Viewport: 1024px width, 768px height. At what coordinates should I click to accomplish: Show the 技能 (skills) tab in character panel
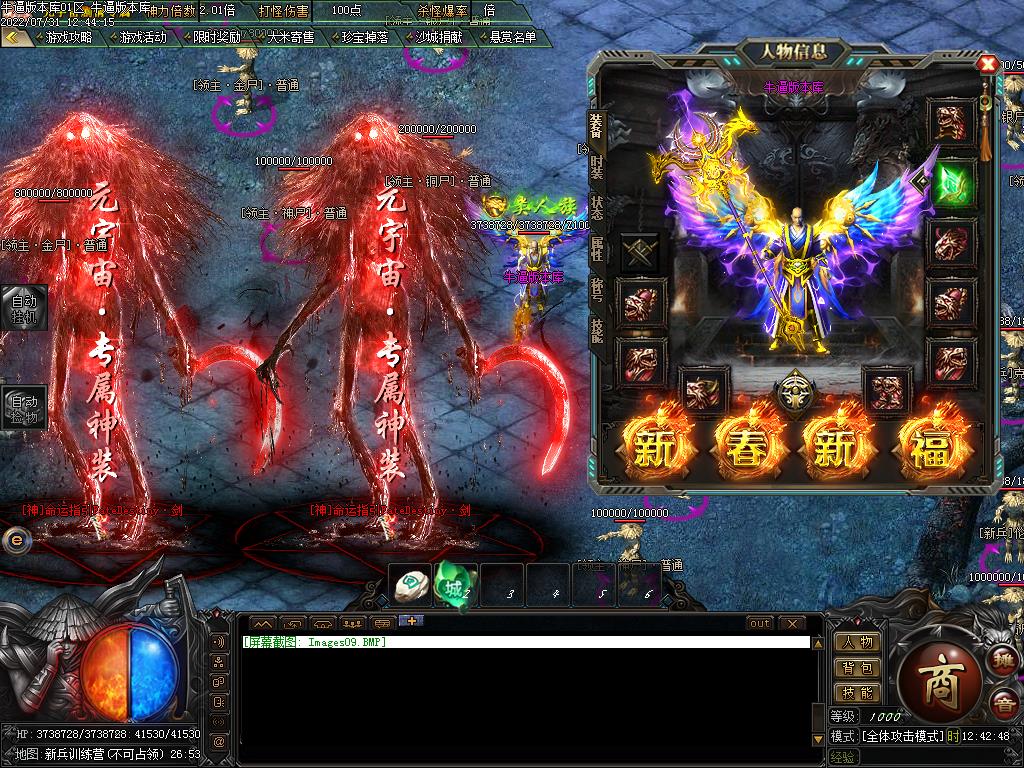click(597, 330)
